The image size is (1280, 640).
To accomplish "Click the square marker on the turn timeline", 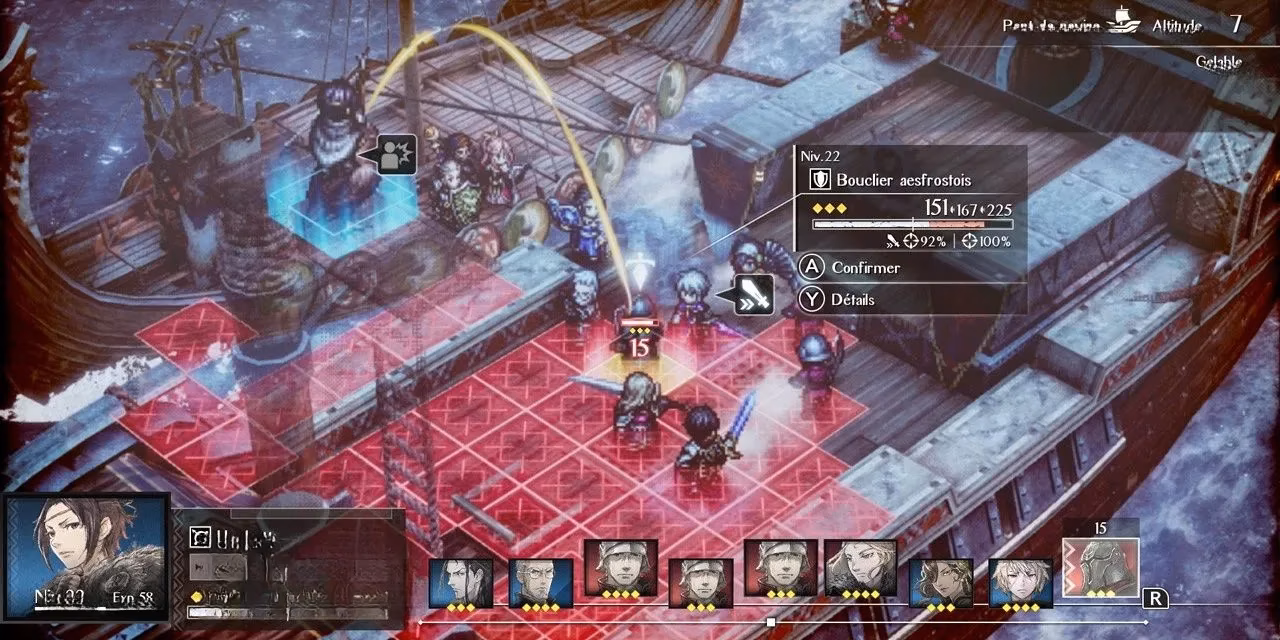I will (771, 622).
